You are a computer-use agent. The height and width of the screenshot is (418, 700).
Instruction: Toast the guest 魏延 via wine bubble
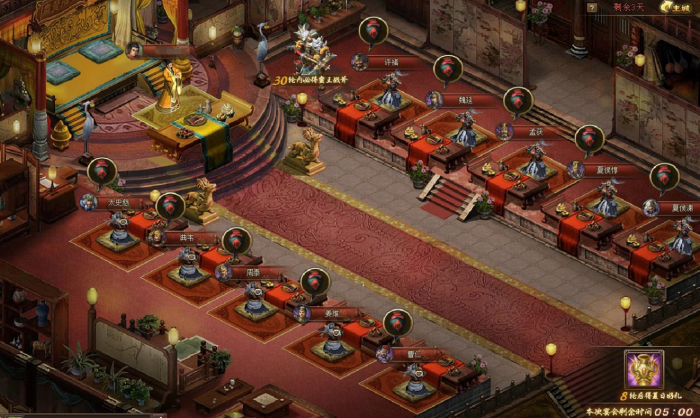pyautogui.click(x=447, y=68)
